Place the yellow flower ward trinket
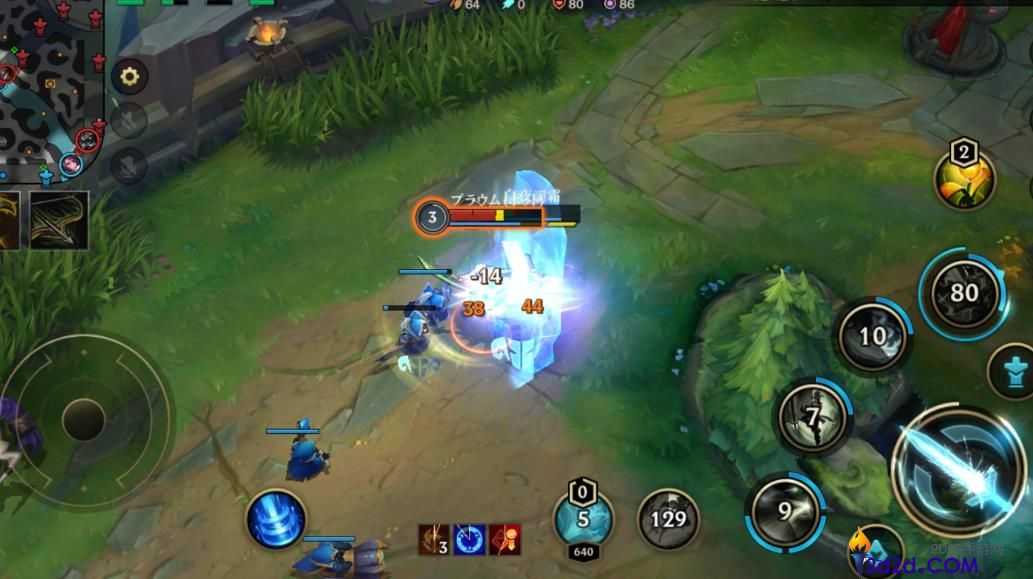 964,178
